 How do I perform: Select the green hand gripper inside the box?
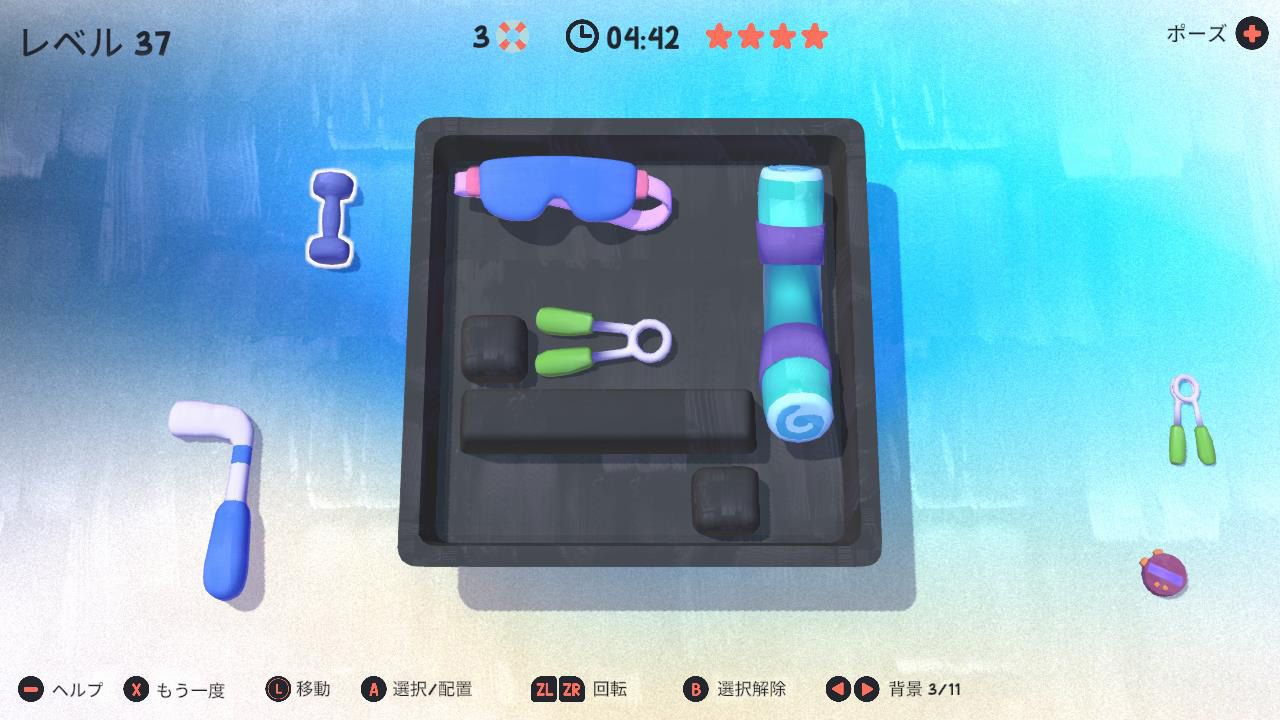(600, 340)
